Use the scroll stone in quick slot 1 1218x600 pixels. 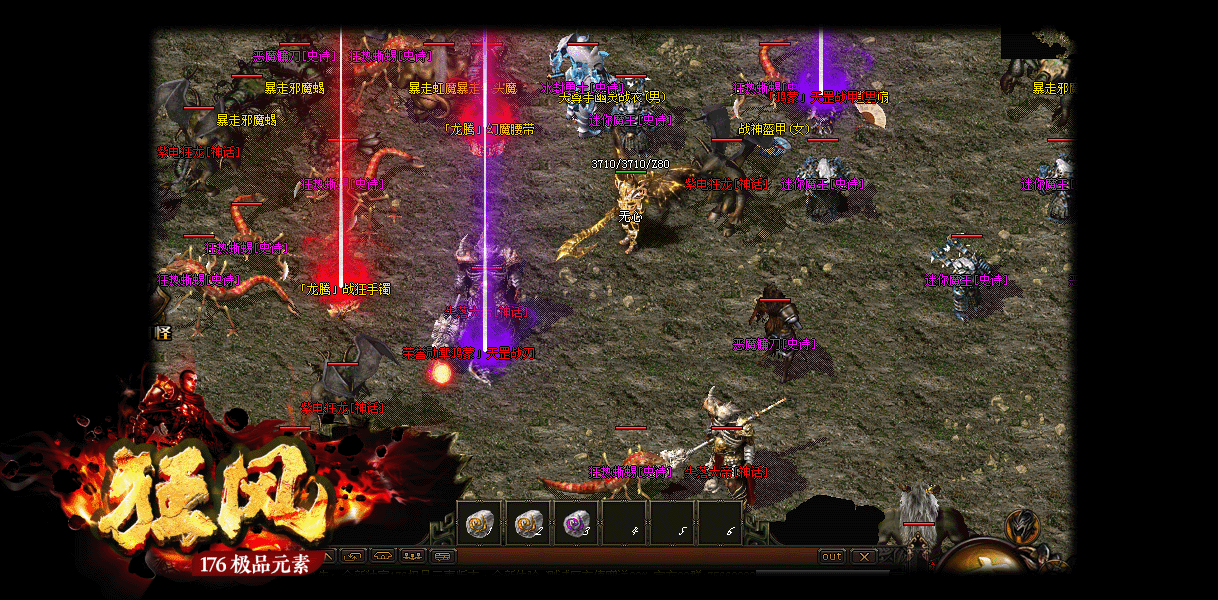(479, 523)
